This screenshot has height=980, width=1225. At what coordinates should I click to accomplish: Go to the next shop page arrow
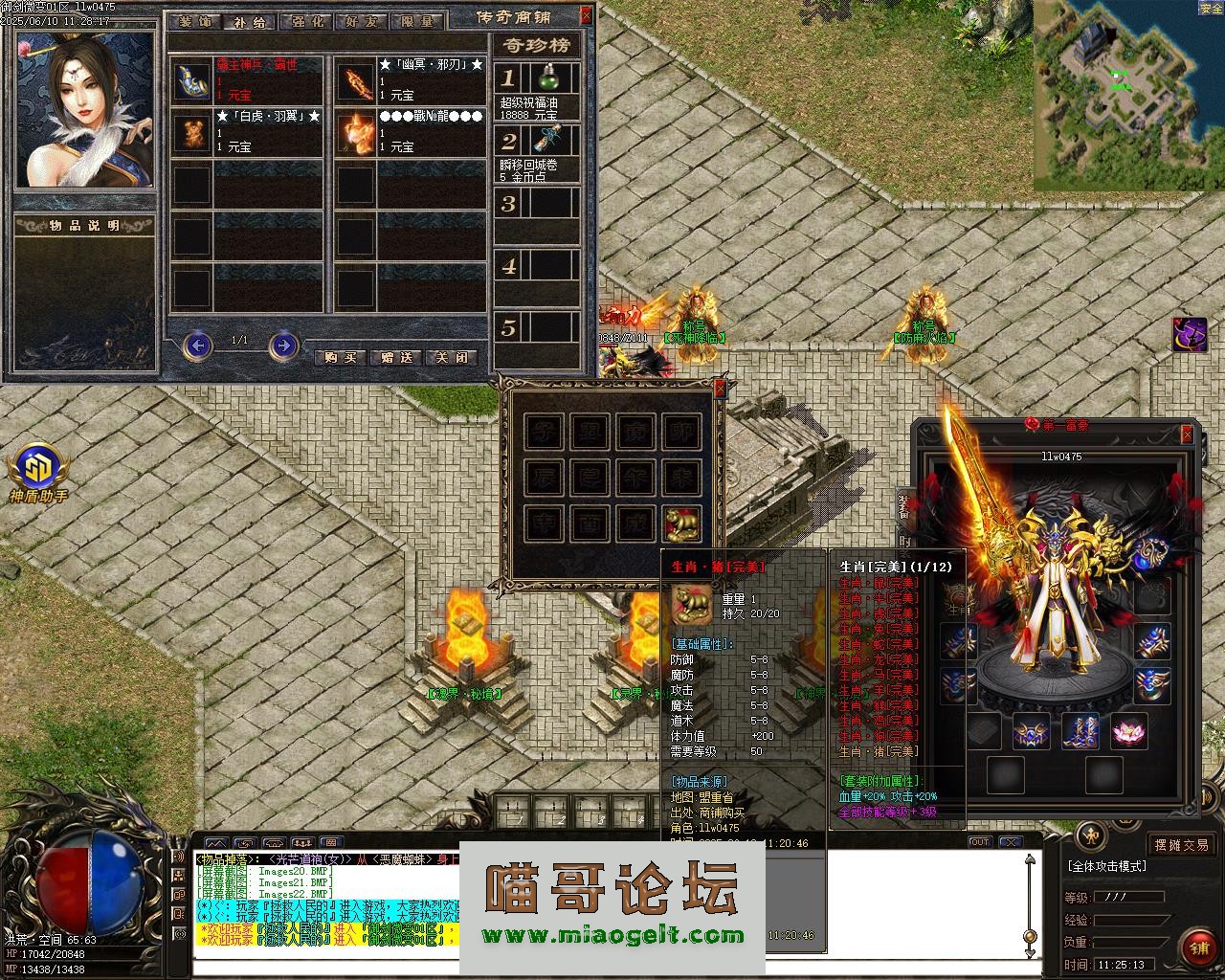coord(283,344)
